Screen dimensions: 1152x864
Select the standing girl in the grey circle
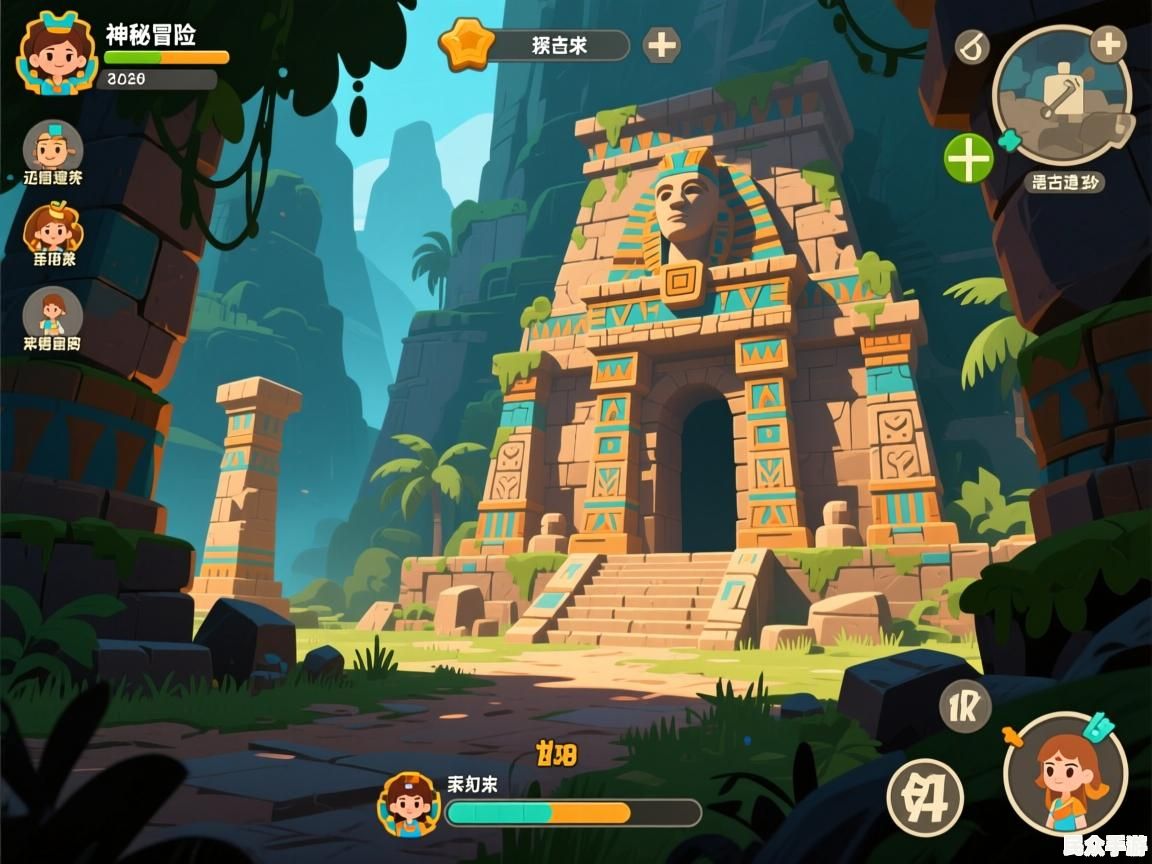click(52, 313)
